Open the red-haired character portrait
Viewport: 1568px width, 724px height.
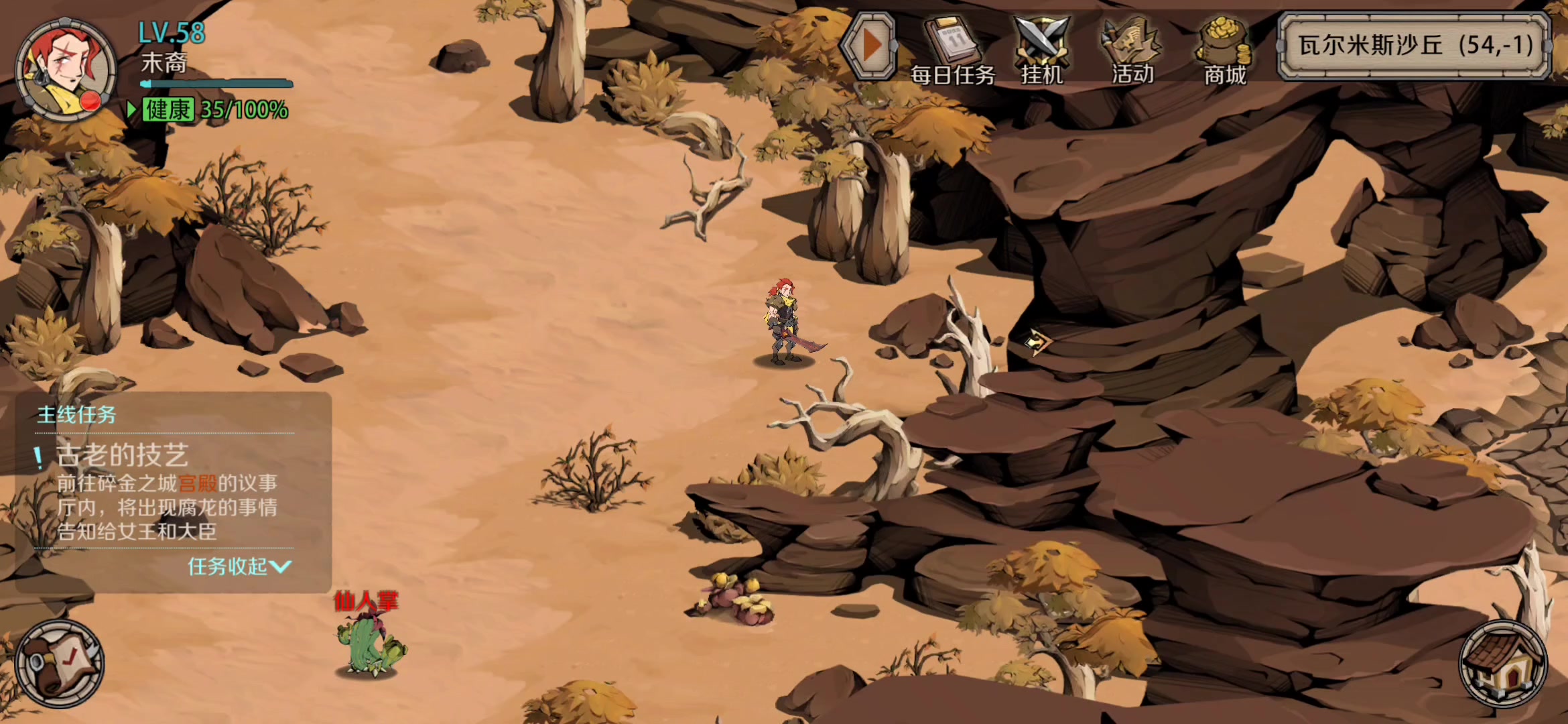(x=65, y=69)
